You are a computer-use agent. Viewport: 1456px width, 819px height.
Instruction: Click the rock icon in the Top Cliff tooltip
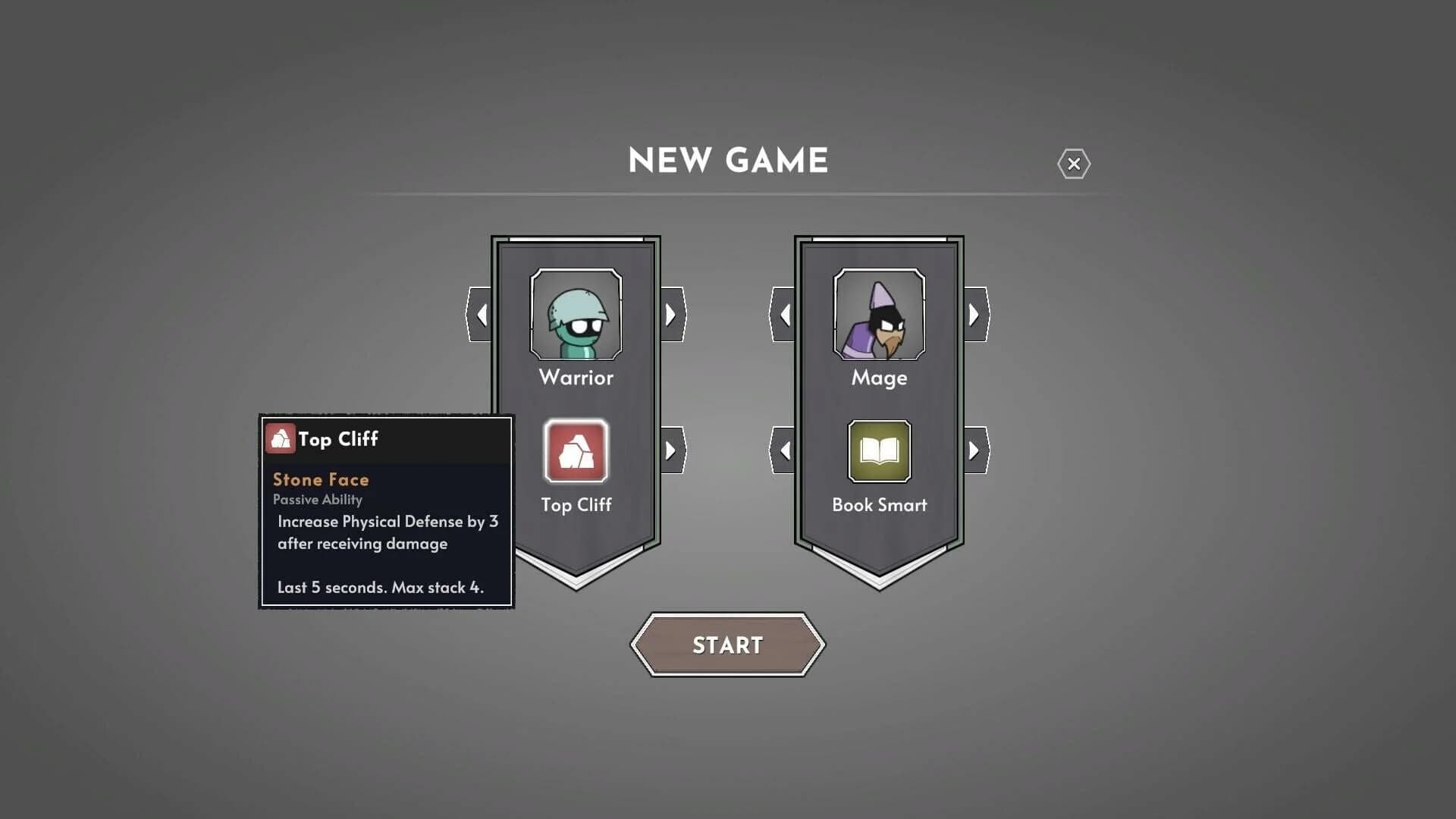pyautogui.click(x=281, y=438)
